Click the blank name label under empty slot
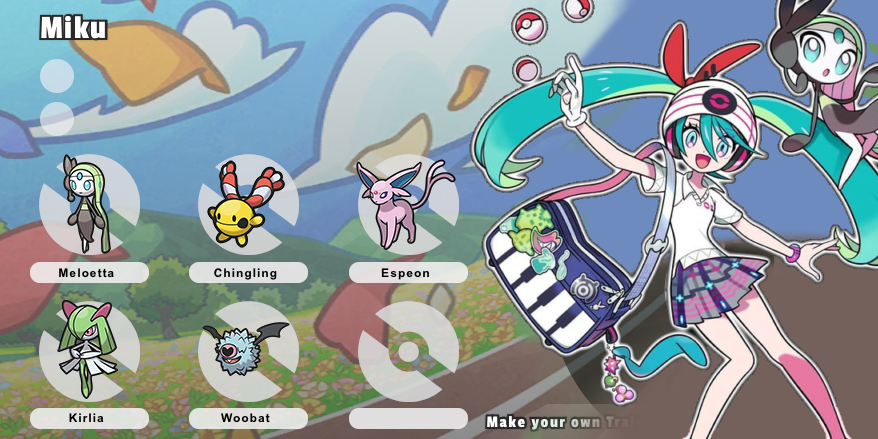The image size is (878, 439). tap(407, 418)
